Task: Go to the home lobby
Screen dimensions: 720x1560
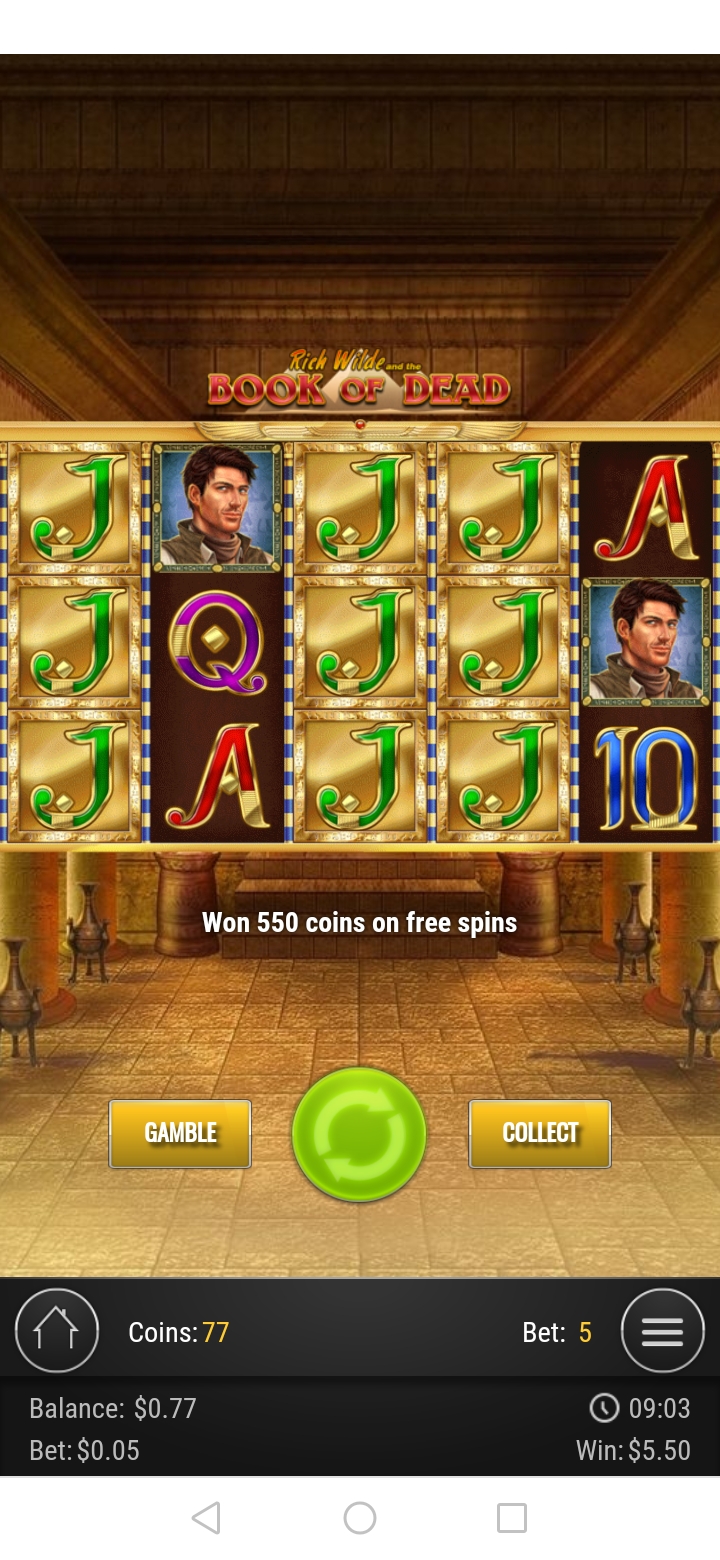Action: click(57, 1331)
